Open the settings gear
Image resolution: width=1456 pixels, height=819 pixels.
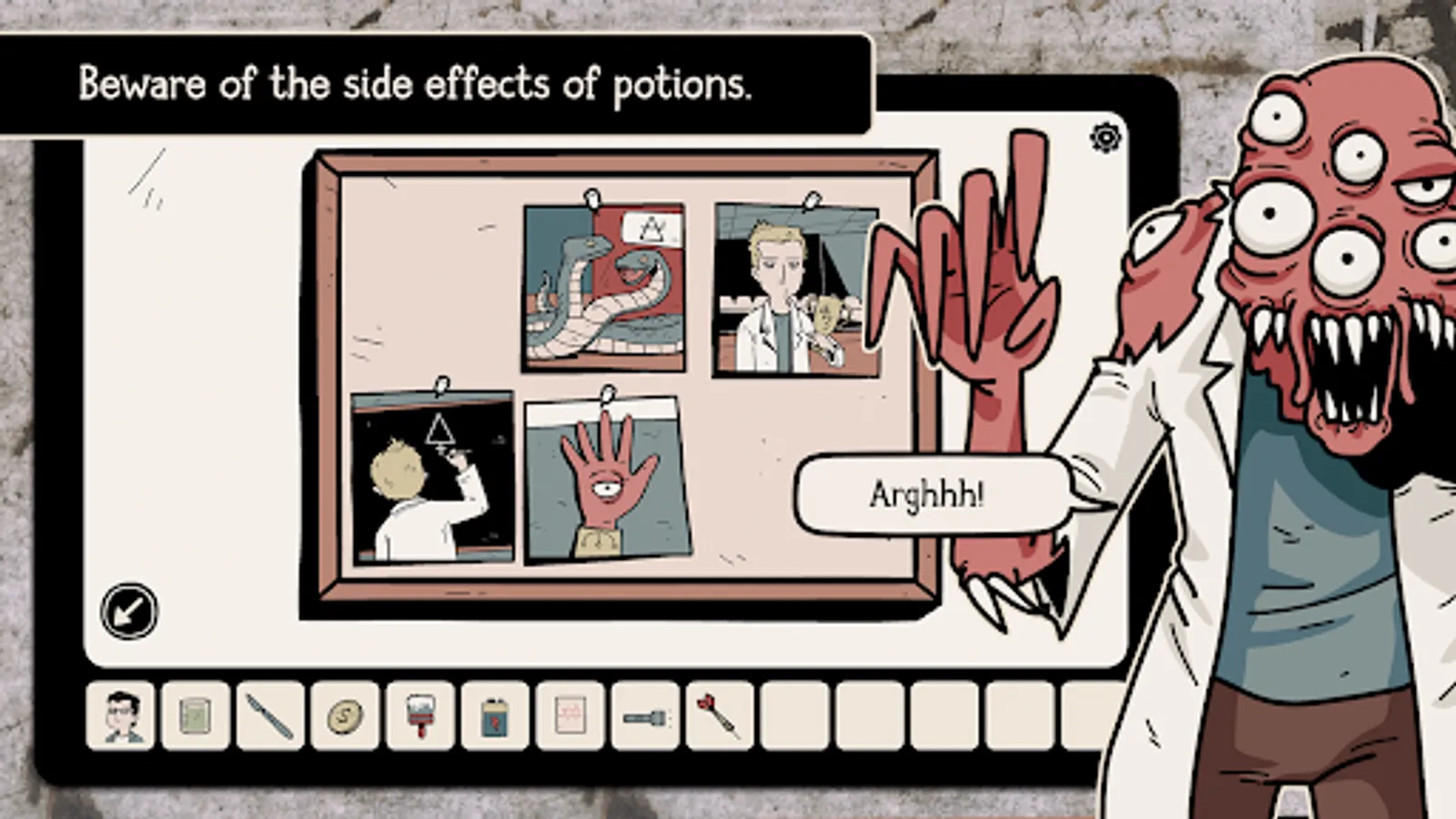pos(1104,138)
